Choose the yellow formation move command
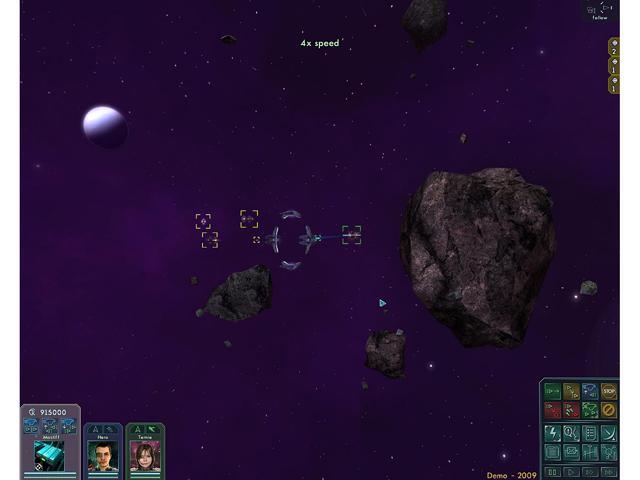The image size is (640, 480). tap(571, 391)
